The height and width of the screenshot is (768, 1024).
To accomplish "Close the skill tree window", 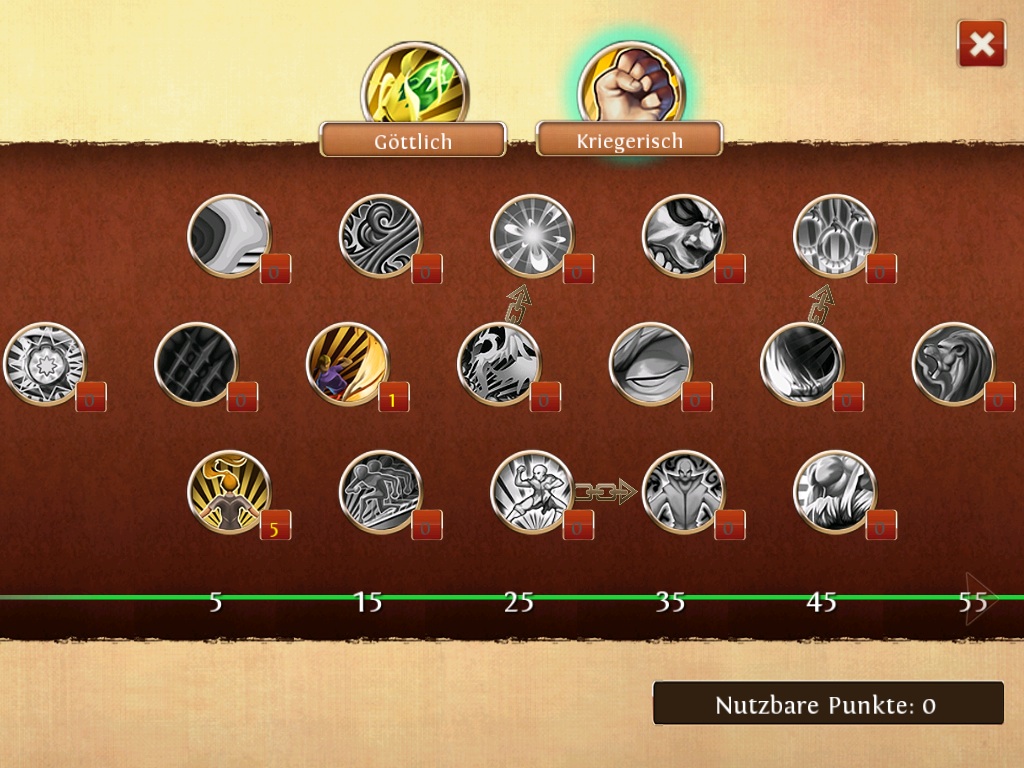I will click(981, 44).
